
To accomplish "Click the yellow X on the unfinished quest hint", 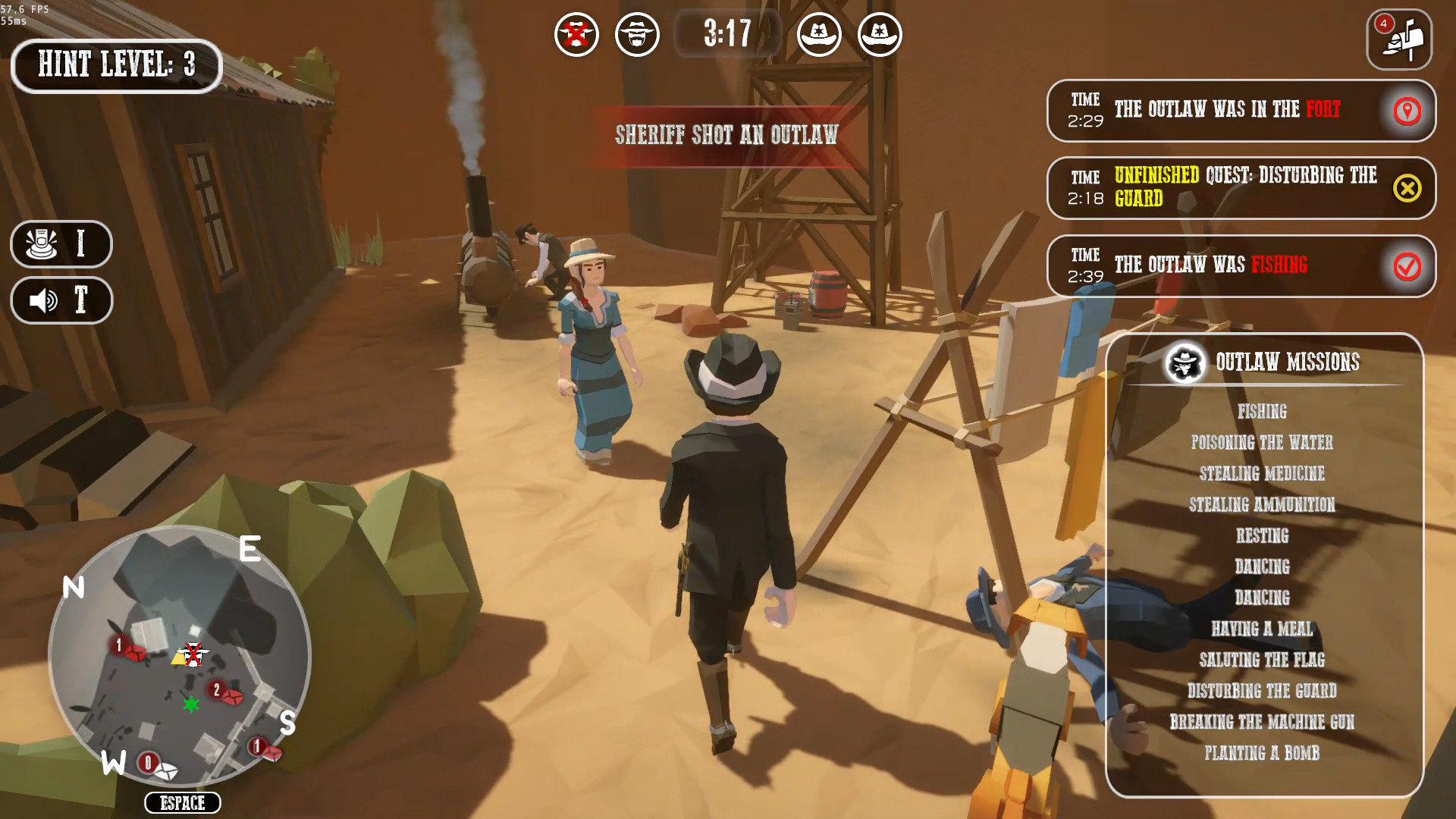I will 1407,188.
